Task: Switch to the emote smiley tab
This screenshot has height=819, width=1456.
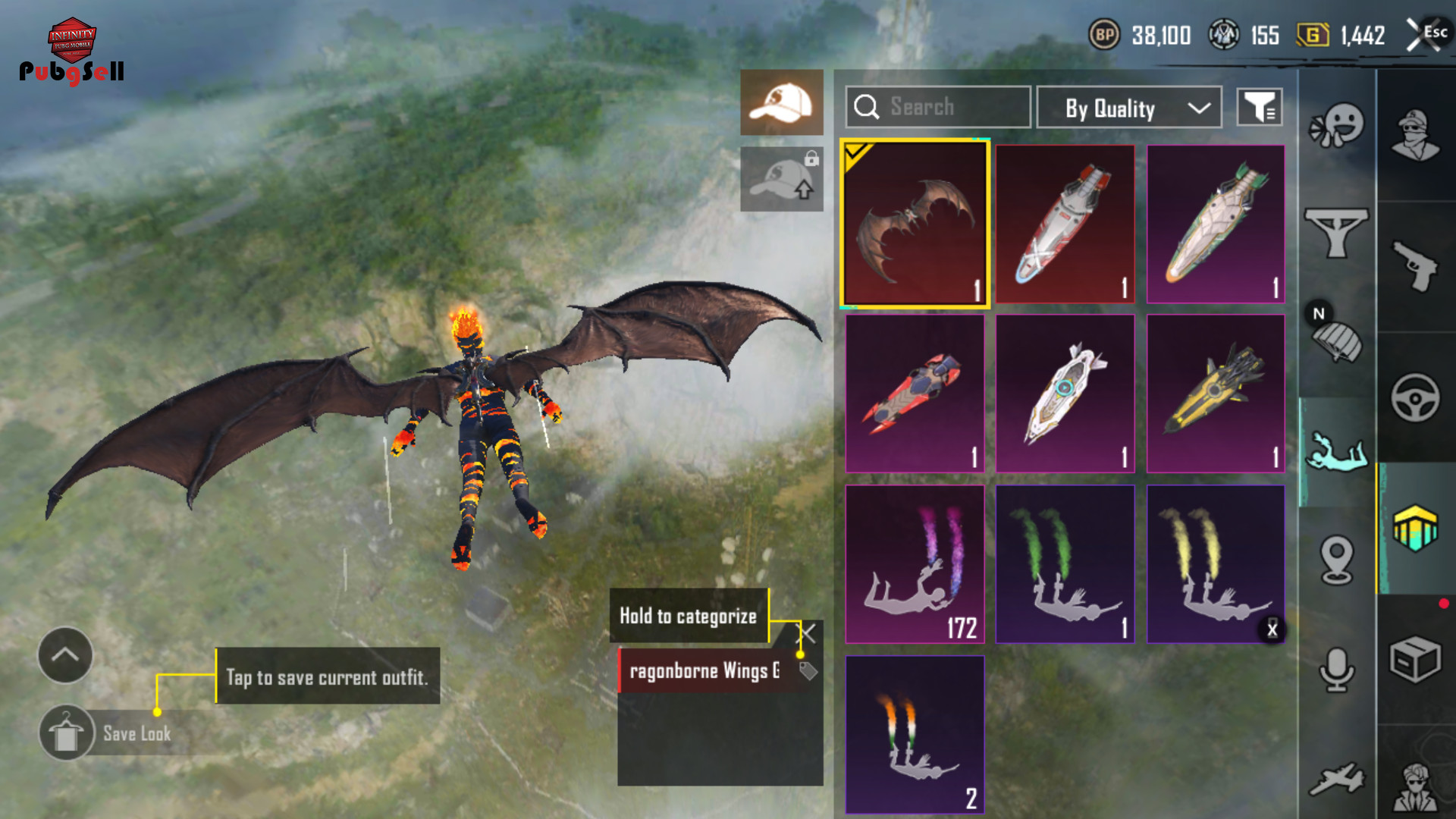Action: (1336, 126)
